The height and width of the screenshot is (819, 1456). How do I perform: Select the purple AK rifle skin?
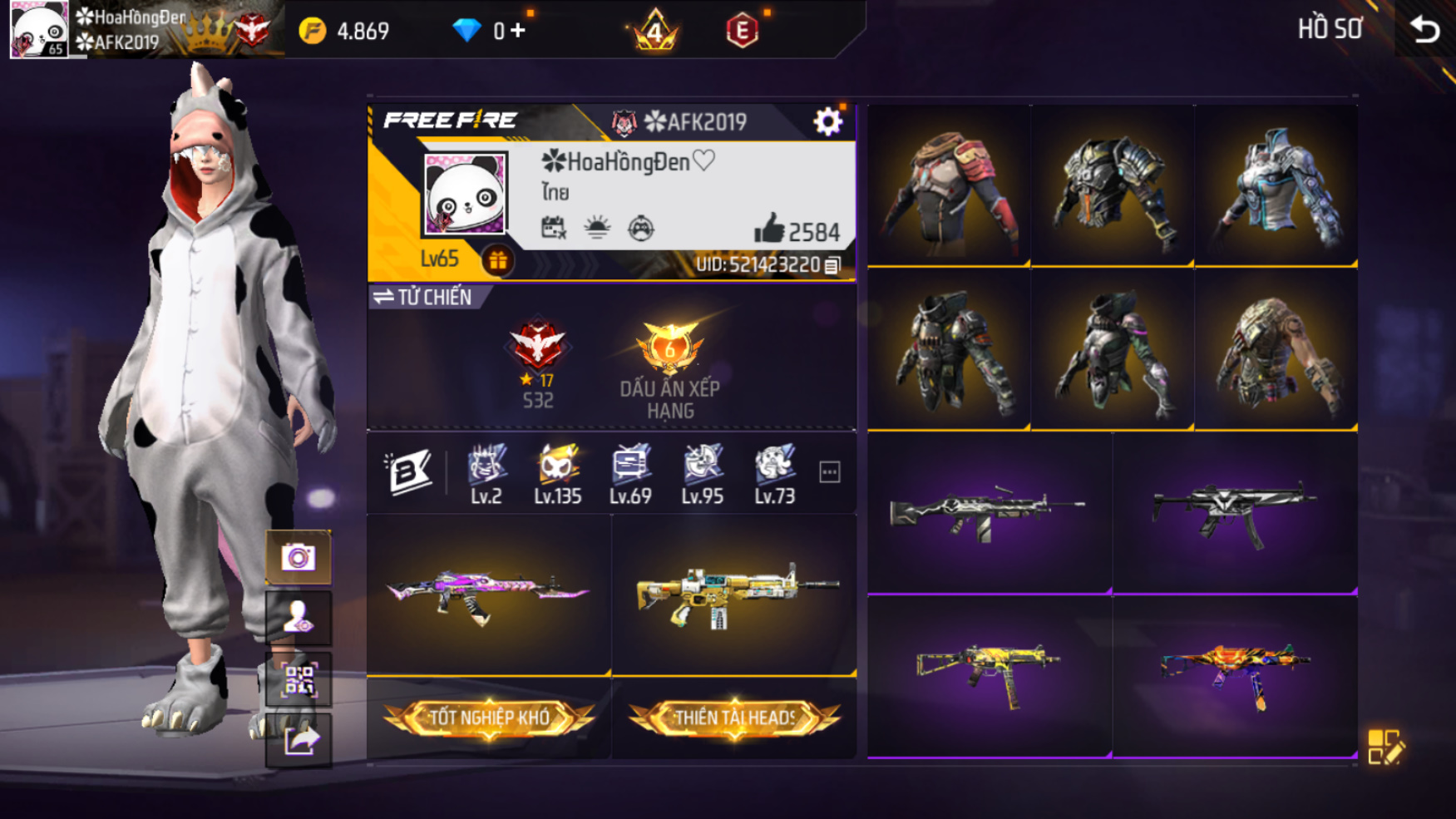coord(488,594)
